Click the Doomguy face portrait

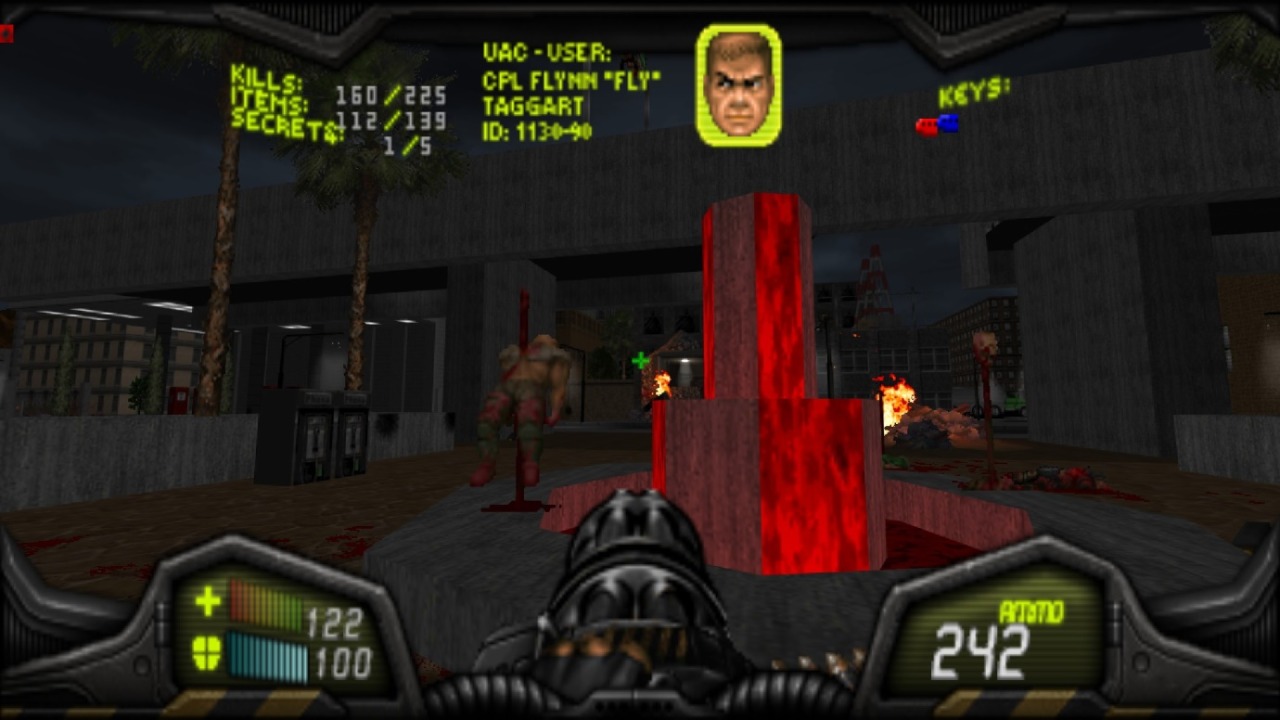[x=738, y=85]
